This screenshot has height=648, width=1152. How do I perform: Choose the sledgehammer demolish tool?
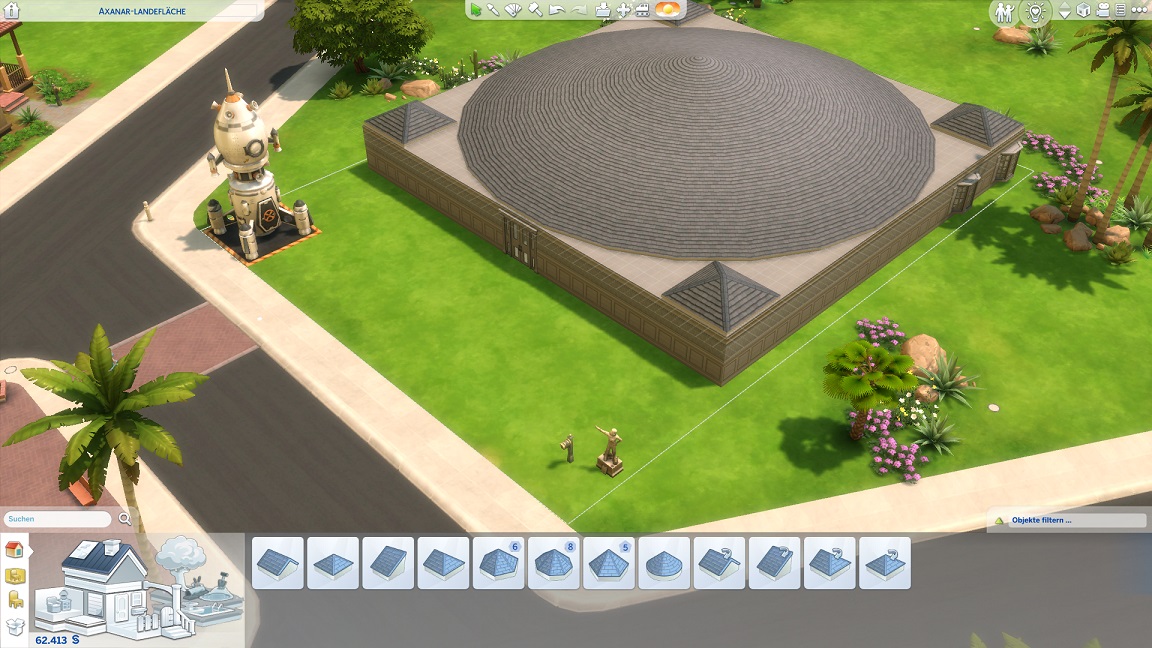pos(535,10)
